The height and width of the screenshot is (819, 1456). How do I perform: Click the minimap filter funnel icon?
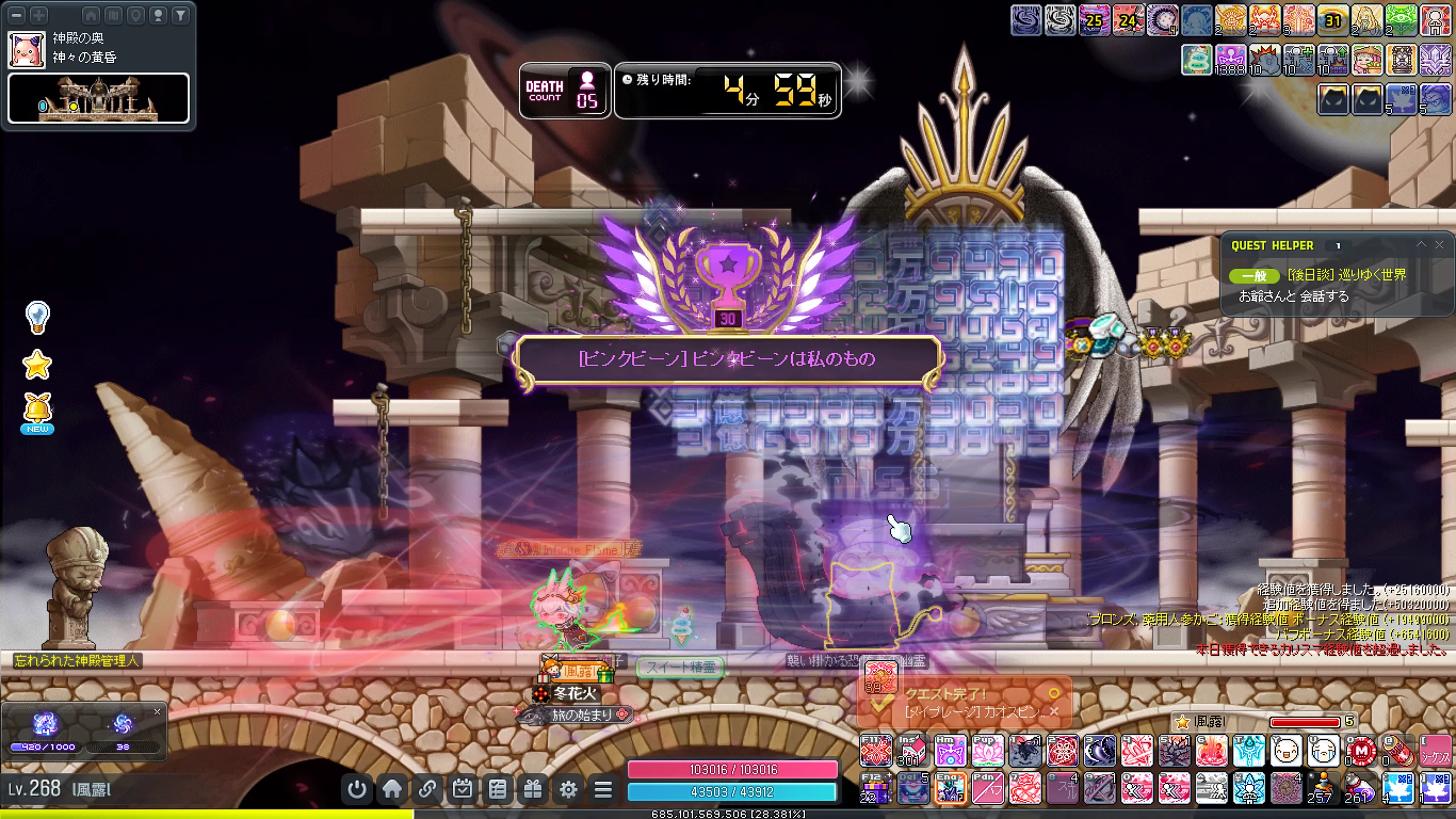click(x=180, y=15)
